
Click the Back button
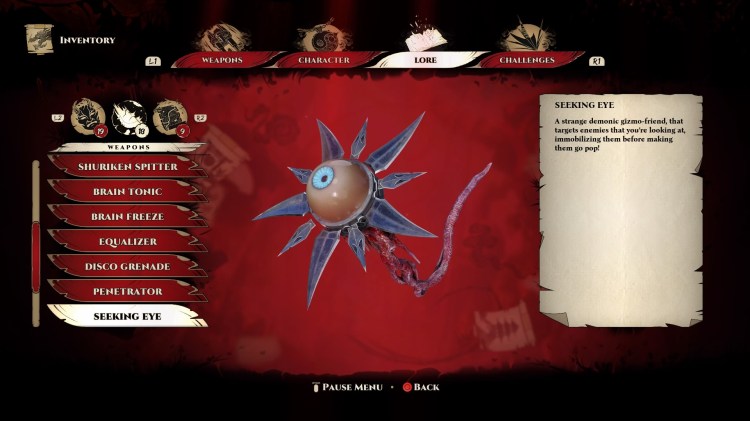(x=420, y=387)
